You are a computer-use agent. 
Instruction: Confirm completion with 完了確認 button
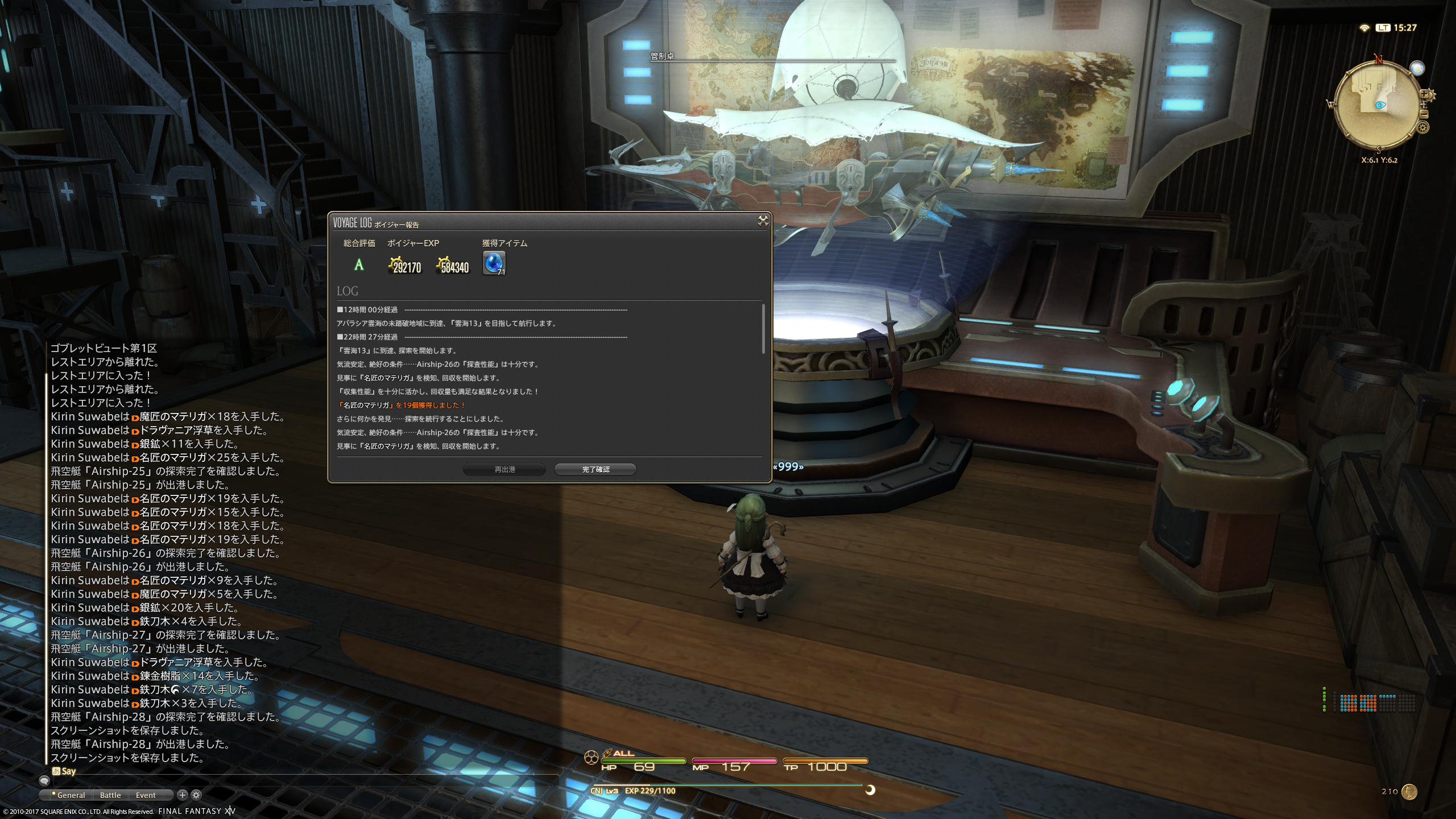click(595, 469)
